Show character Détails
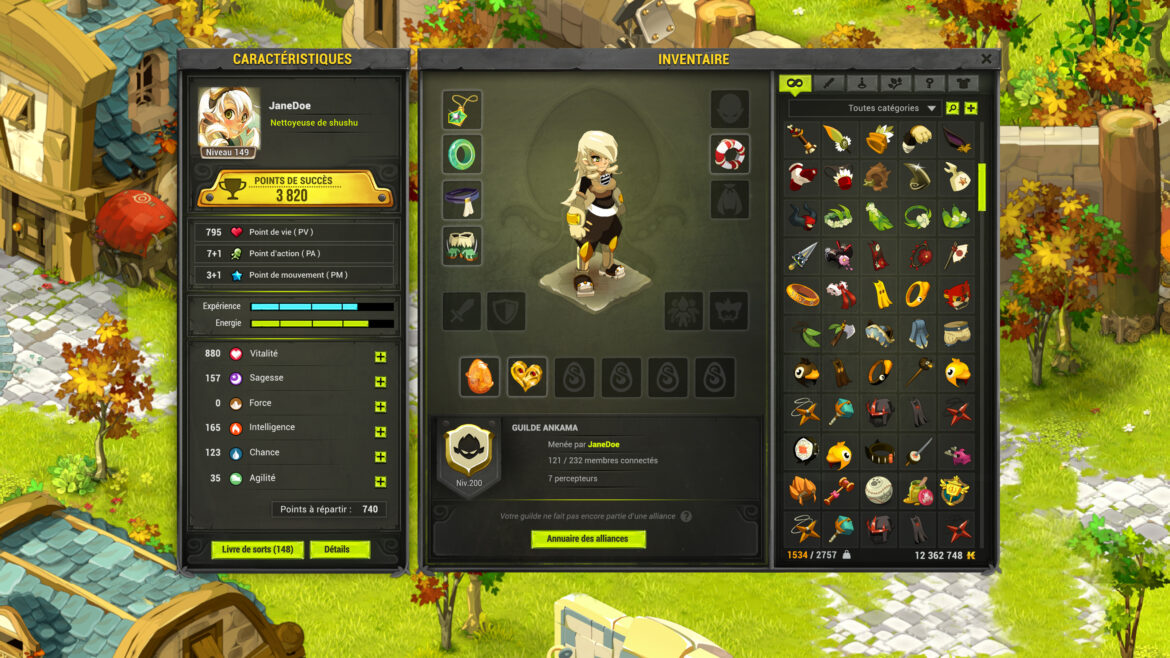The image size is (1170, 658). pos(339,549)
